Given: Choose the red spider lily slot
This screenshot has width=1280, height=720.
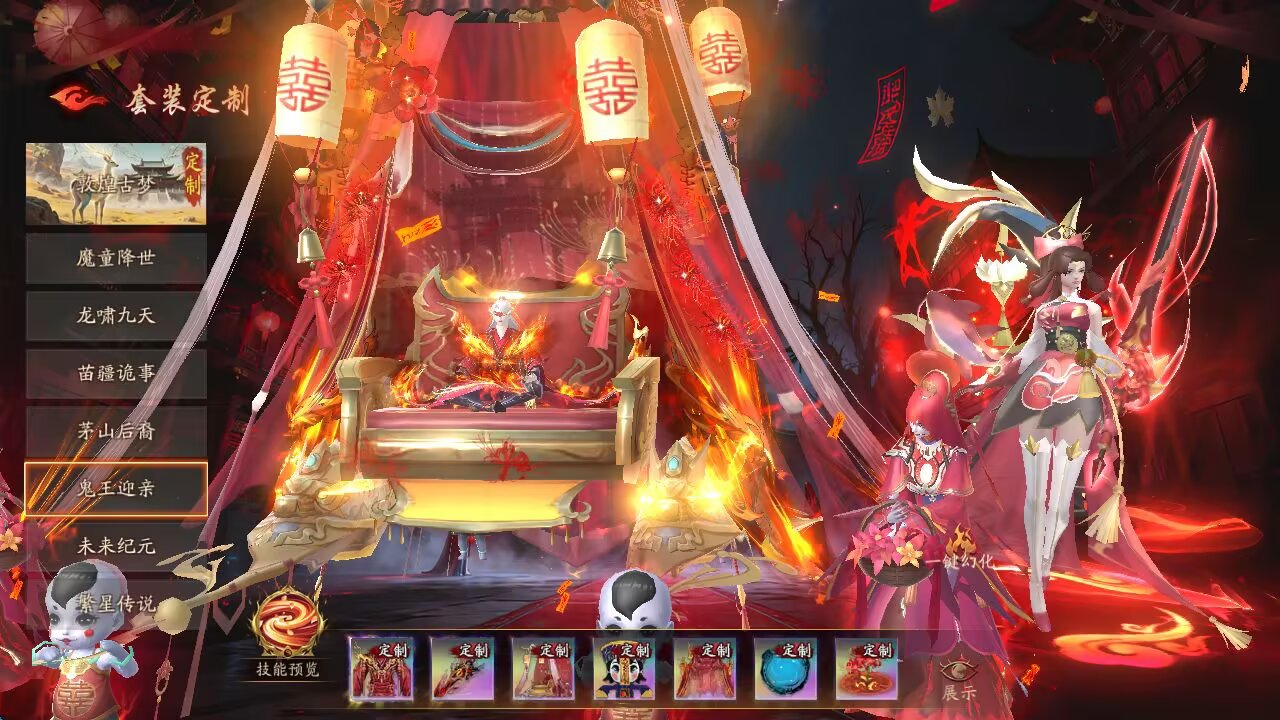Looking at the screenshot, I should (x=867, y=669).
